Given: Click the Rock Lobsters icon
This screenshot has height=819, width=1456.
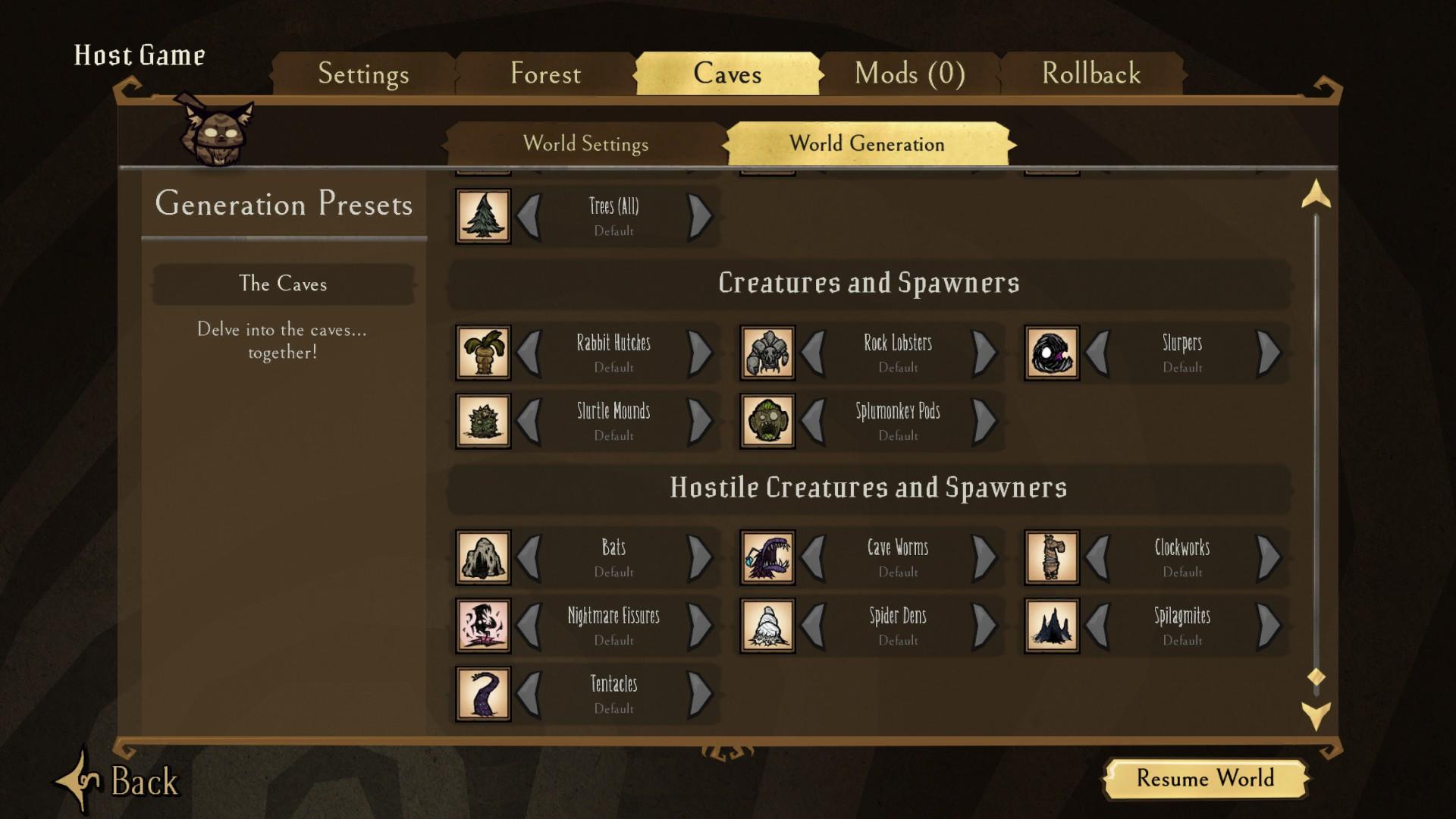Looking at the screenshot, I should 767,353.
